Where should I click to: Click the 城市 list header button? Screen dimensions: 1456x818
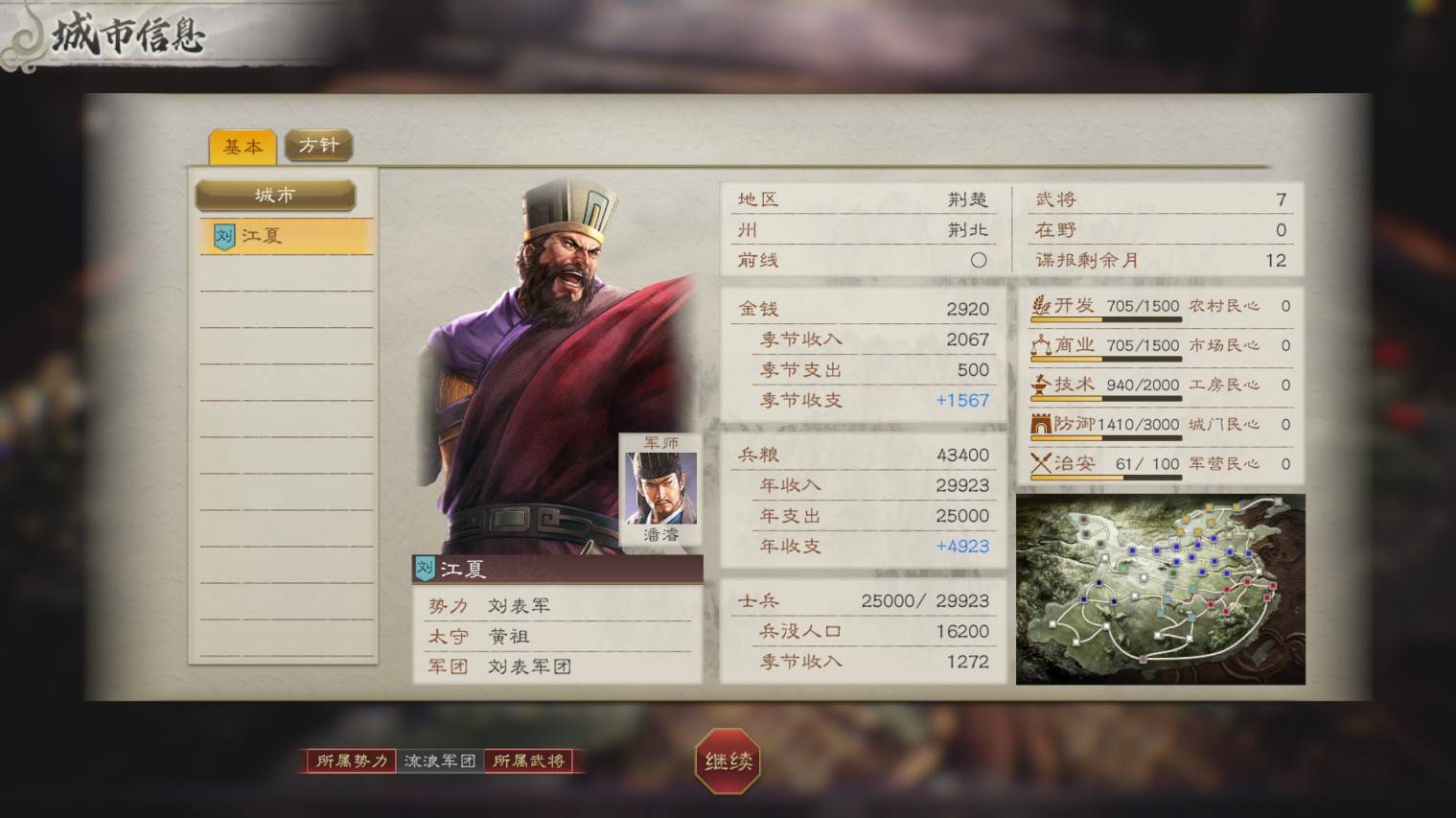(x=275, y=196)
